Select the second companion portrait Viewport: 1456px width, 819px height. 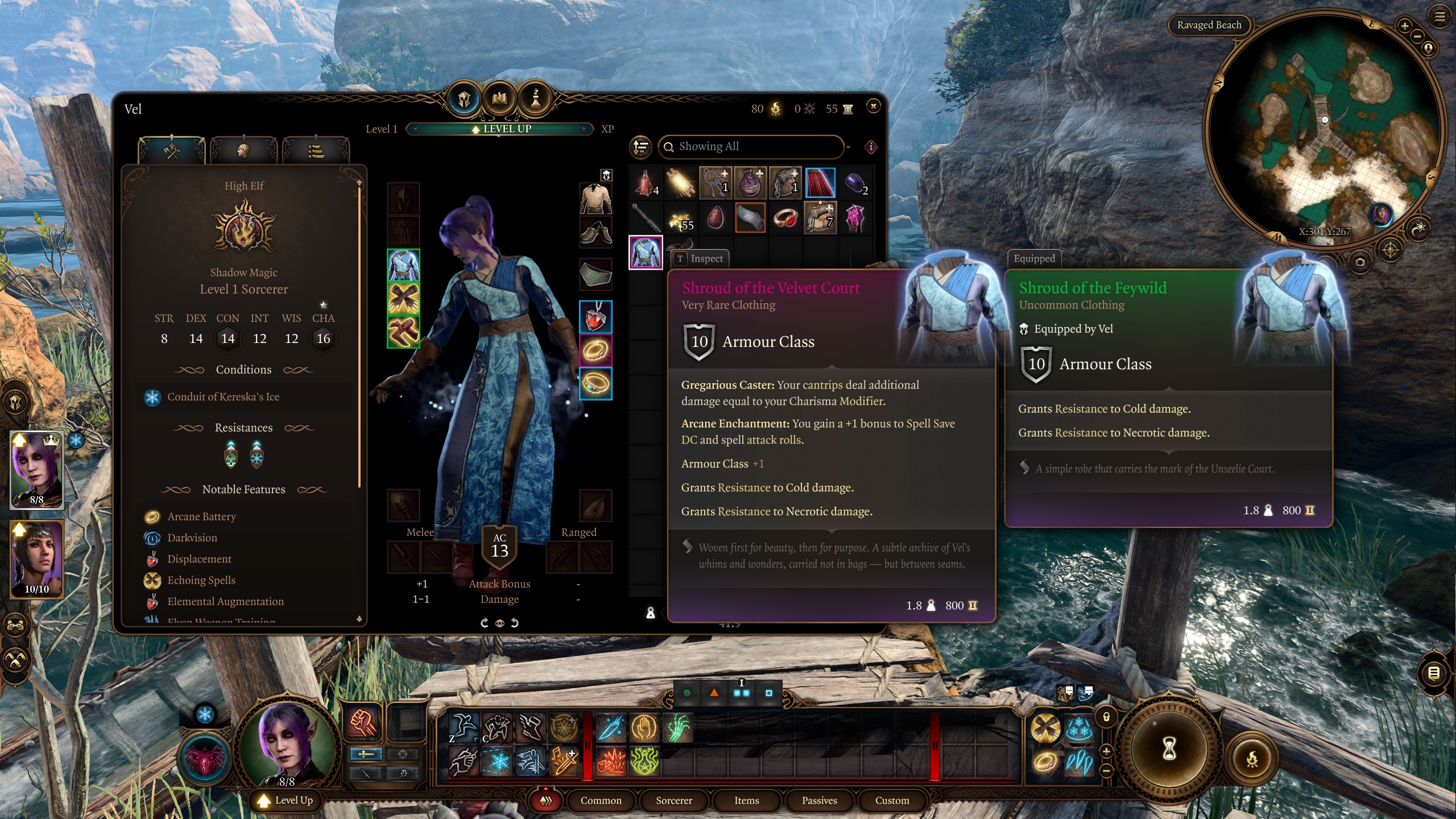[37, 559]
